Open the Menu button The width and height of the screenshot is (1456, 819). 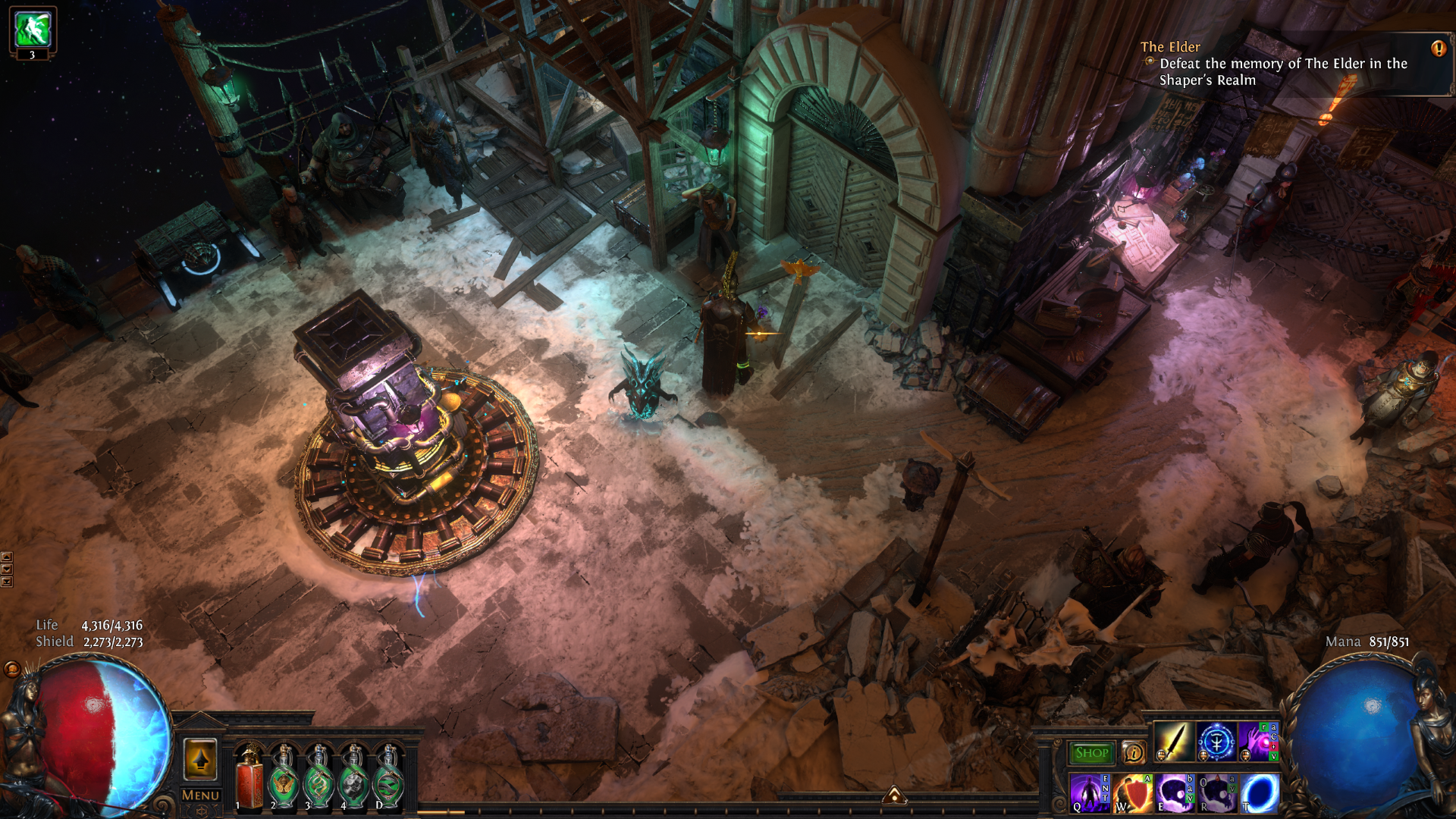(201, 795)
